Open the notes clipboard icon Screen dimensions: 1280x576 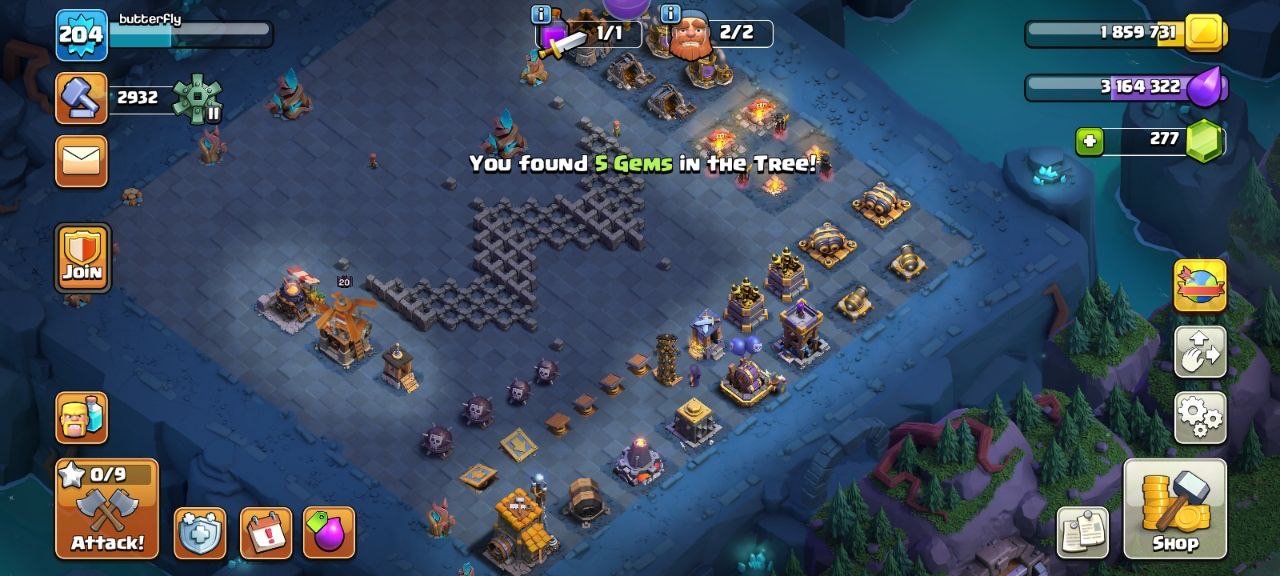point(1083,532)
